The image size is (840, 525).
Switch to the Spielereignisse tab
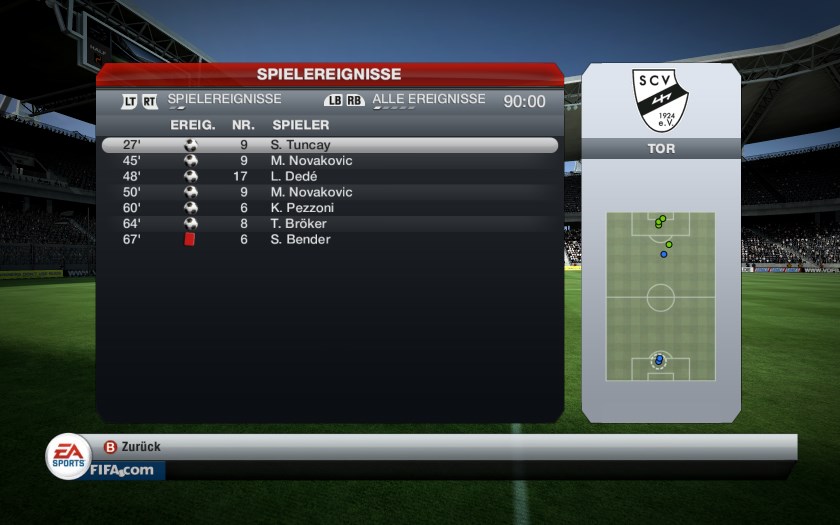(x=224, y=100)
